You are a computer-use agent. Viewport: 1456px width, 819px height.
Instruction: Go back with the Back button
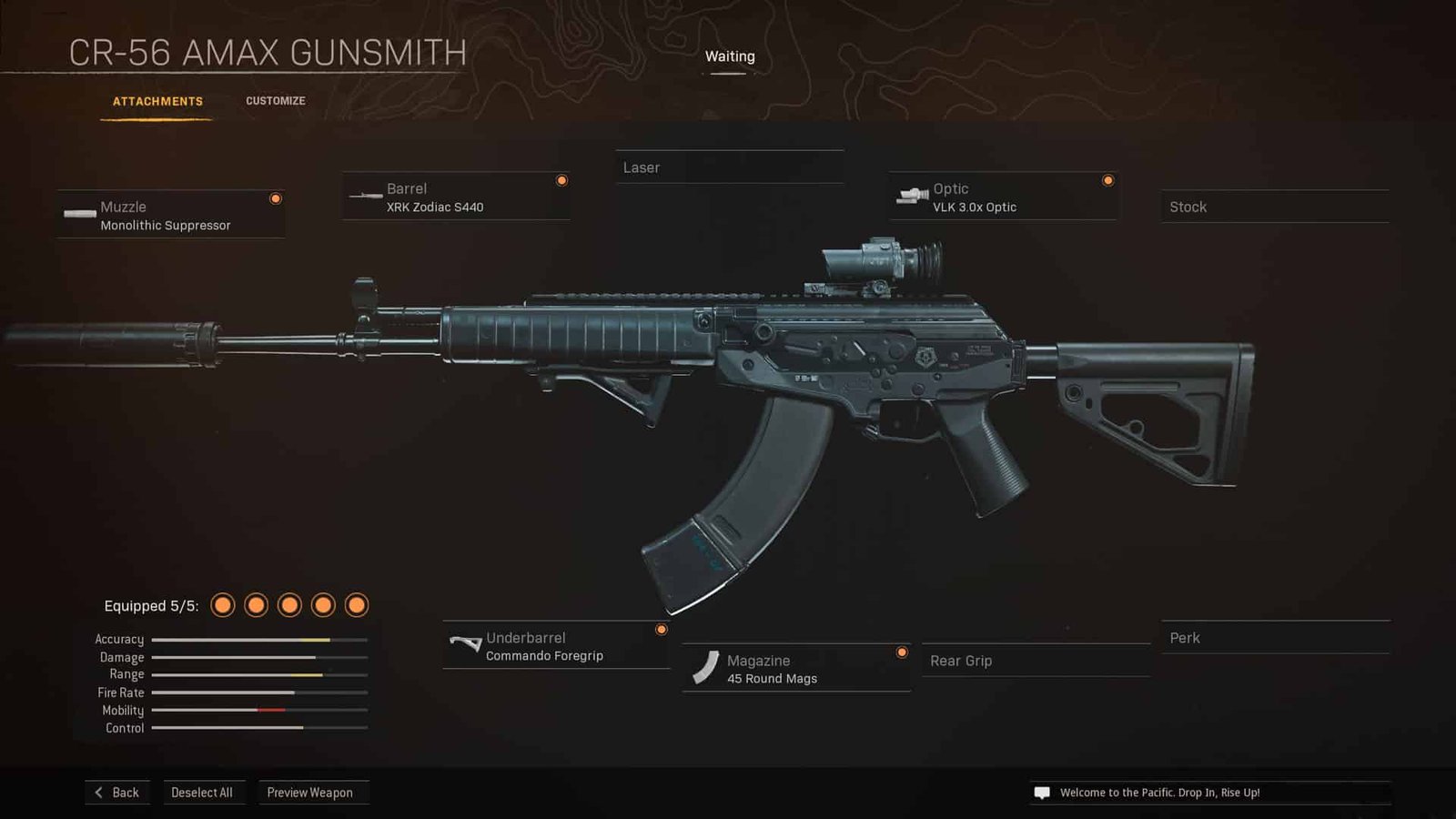pyautogui.click(x=118, y=793)
